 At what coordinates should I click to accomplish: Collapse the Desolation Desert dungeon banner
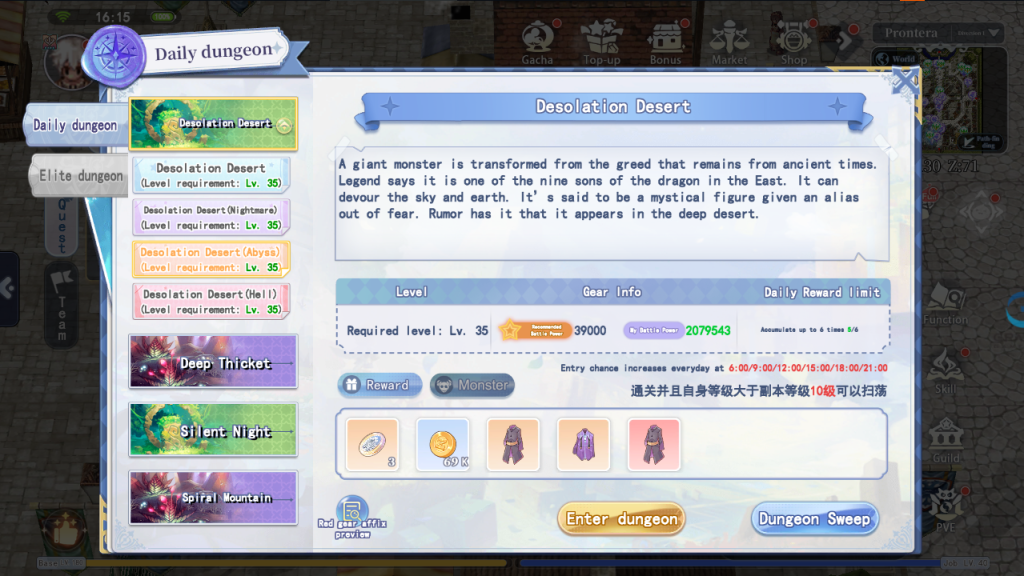pyautogui.click(x=285, y=125)
